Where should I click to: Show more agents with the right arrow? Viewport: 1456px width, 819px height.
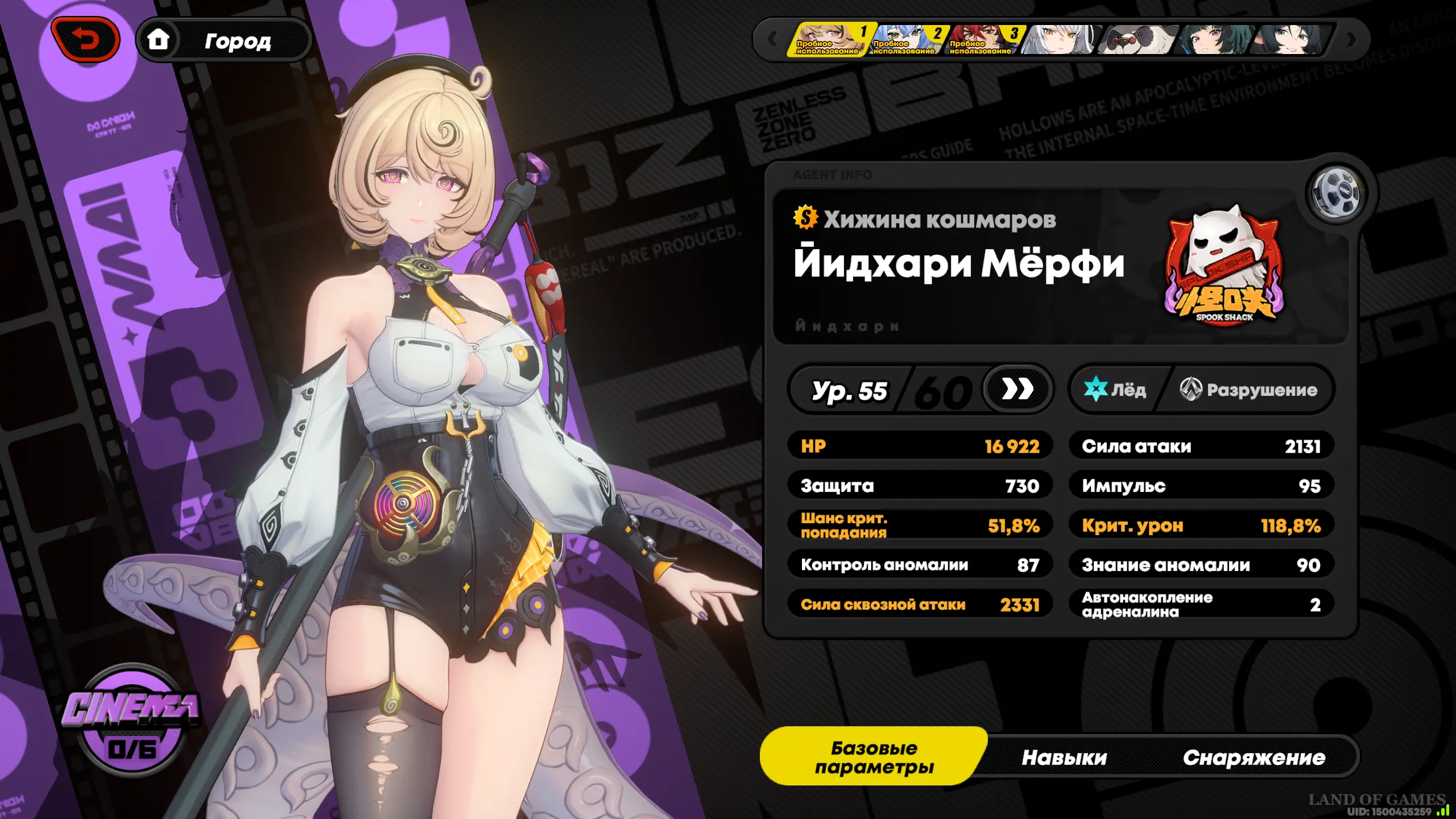[x=1352, y=40]
